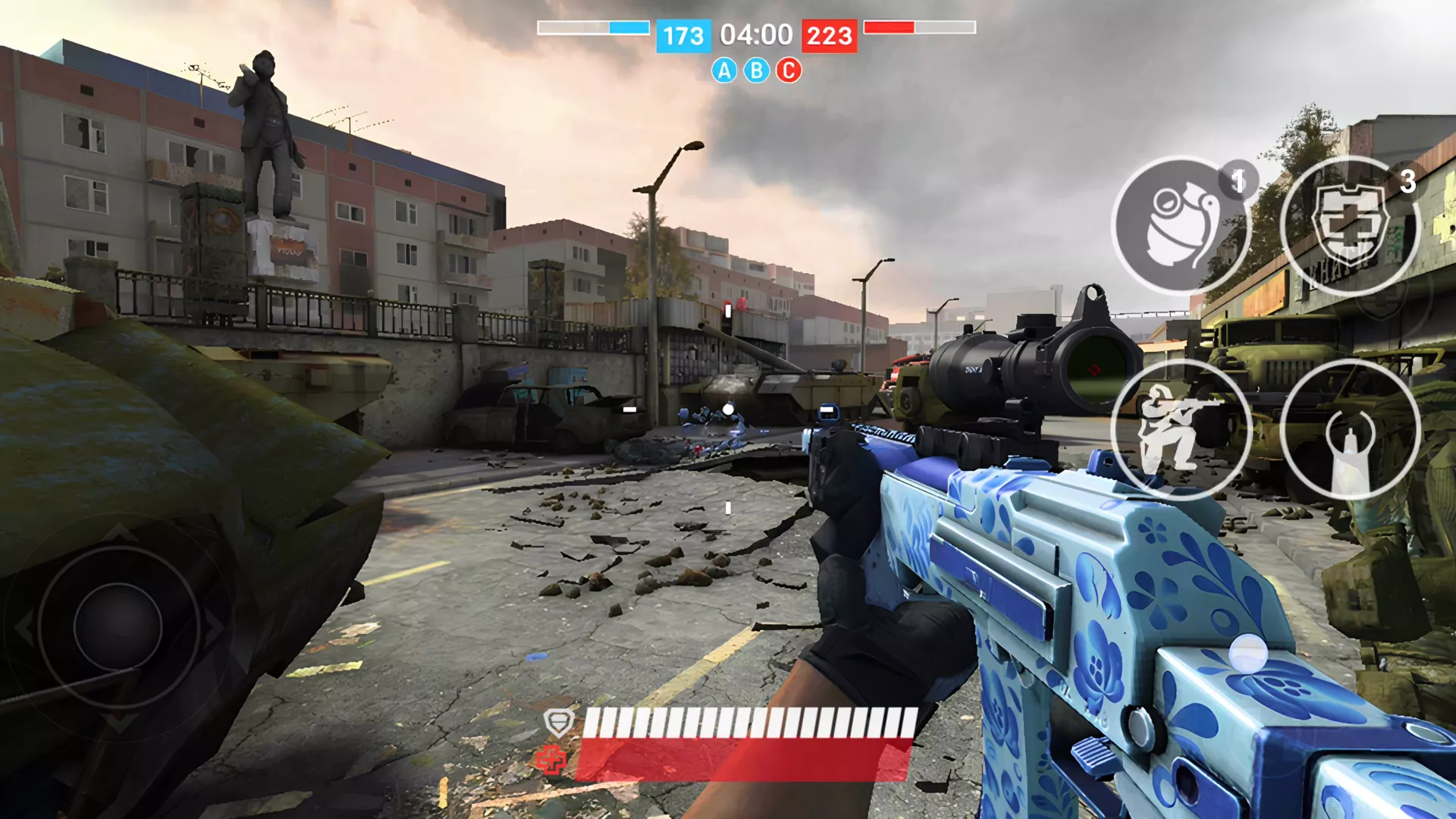1456x819 pixels.
Task: Tap the crouch stance button
Action: click(1179, 429)
